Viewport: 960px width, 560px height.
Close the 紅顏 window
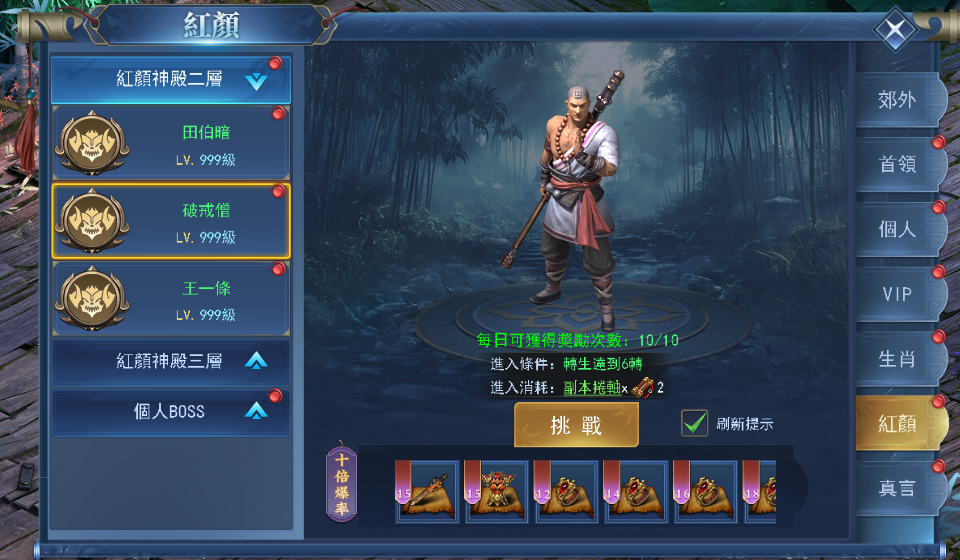[x=894, y=30]
